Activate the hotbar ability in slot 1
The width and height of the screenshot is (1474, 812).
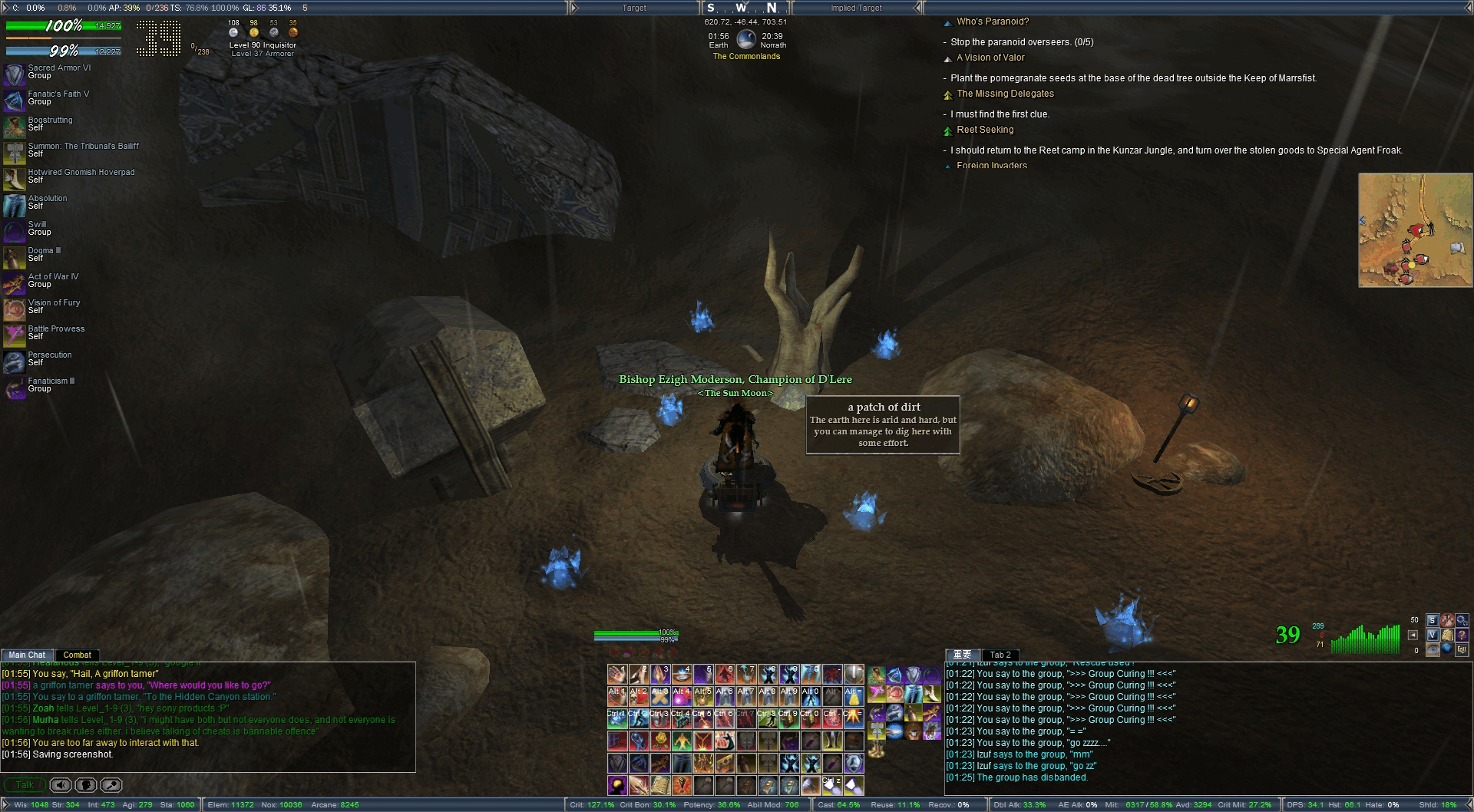coord(617,675)
